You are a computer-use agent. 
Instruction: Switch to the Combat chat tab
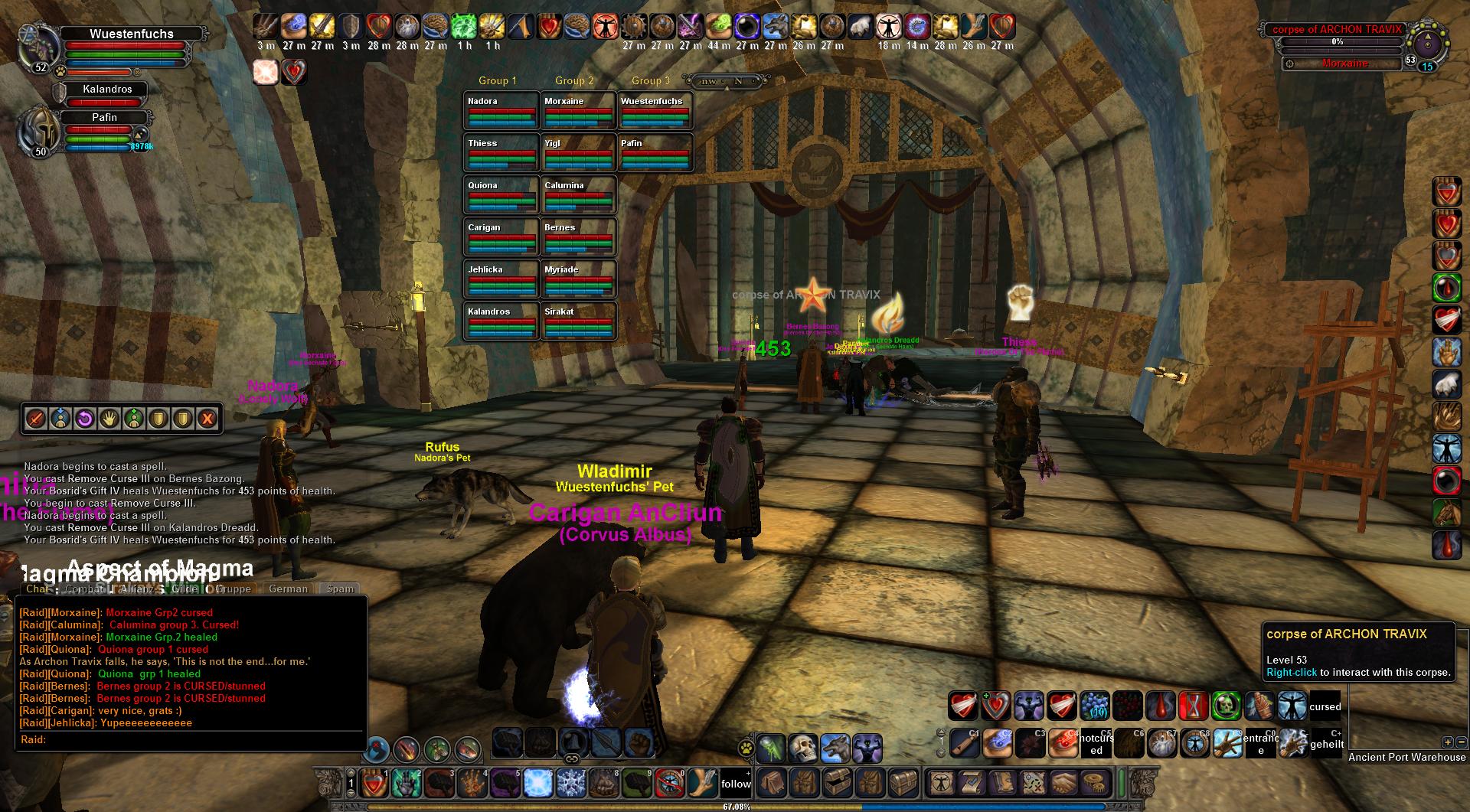coord(84,589)
